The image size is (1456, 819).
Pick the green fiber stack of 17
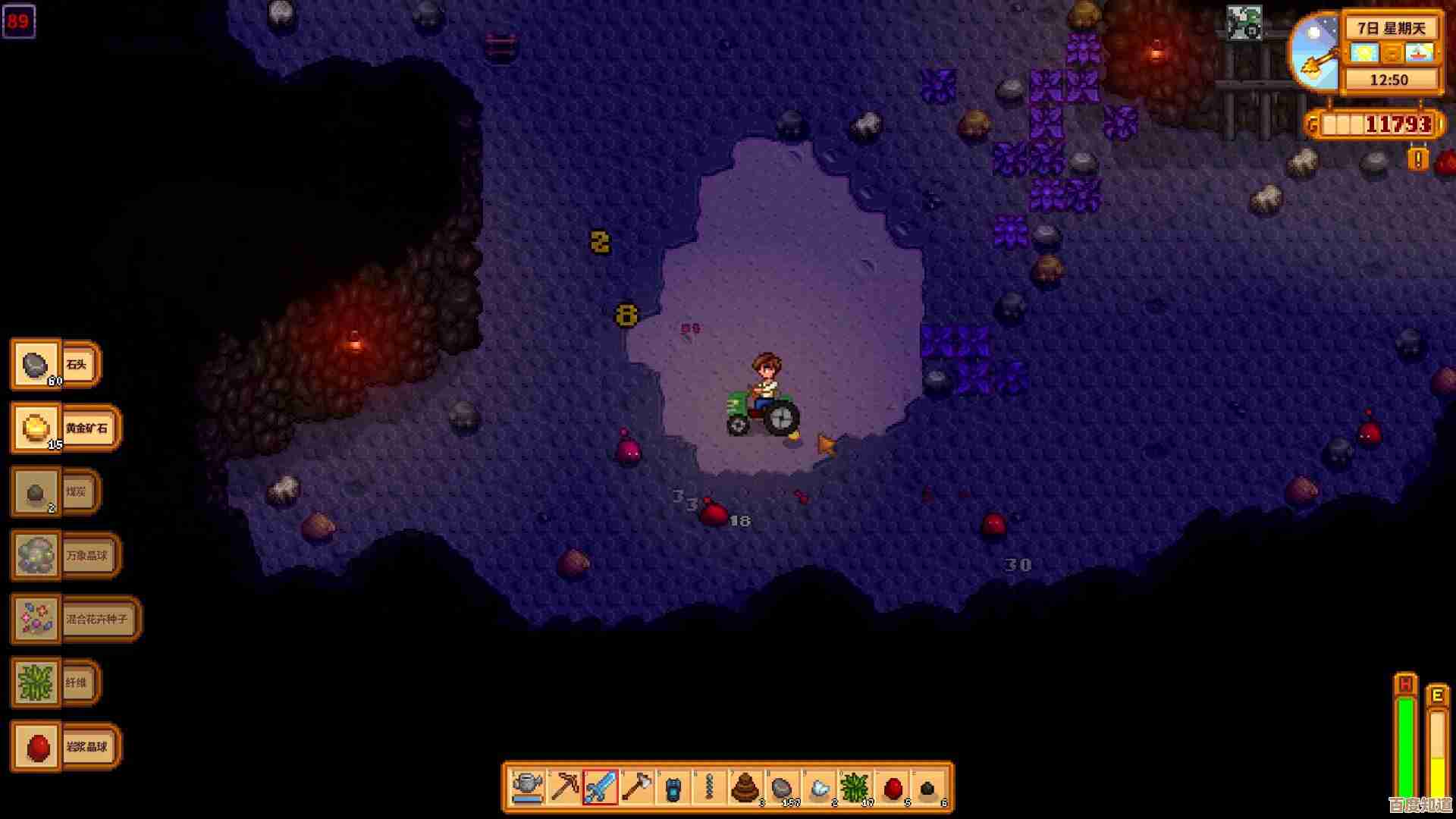tap(855, 788)
